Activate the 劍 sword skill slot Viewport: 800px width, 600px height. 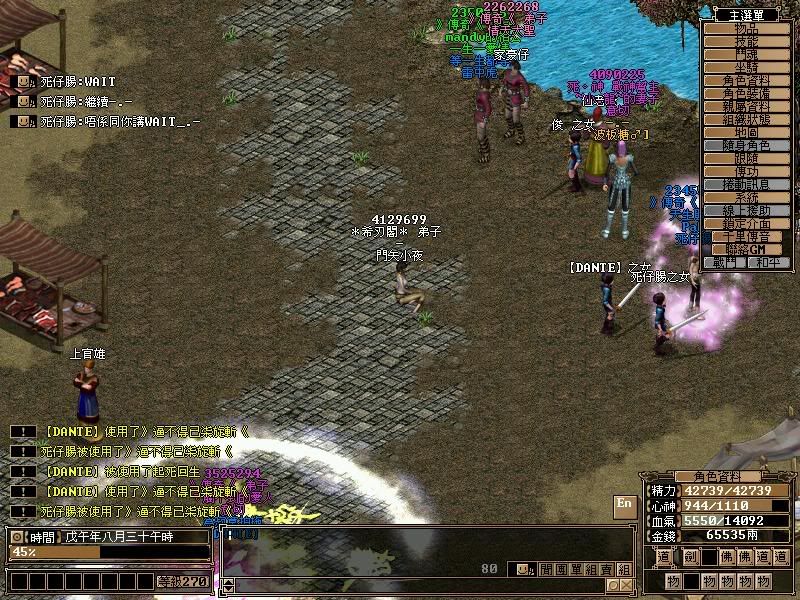click(691, 556)
